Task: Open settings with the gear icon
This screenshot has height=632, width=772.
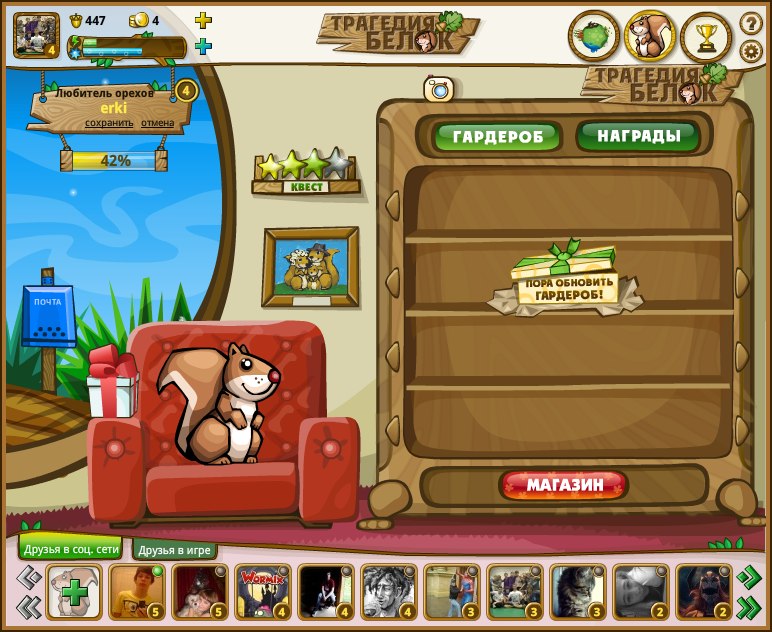Action: (751, 51)
